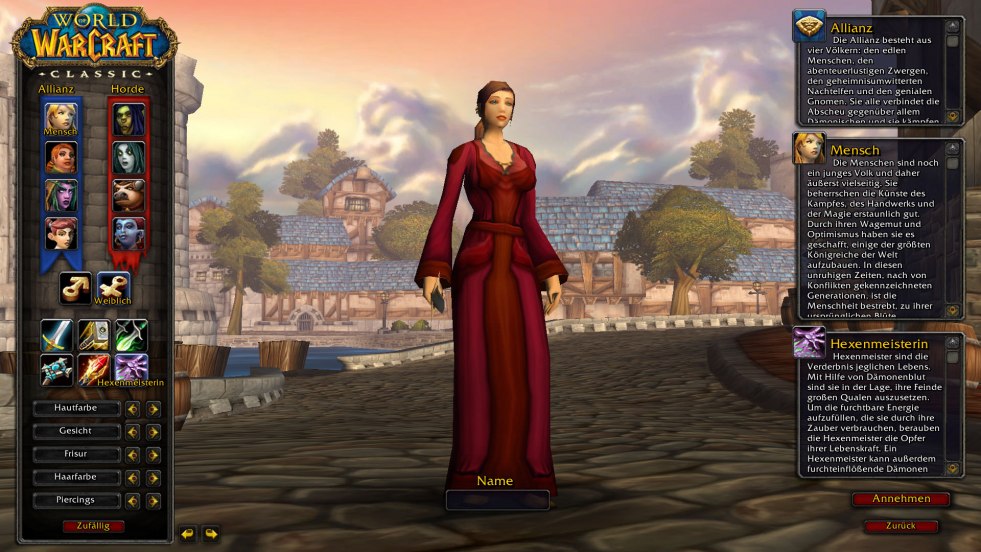This screenshot has height=552, width=981.
Task: Confirm character with Annehmen button
Action: pyautogui.click(x=900, y=498)
